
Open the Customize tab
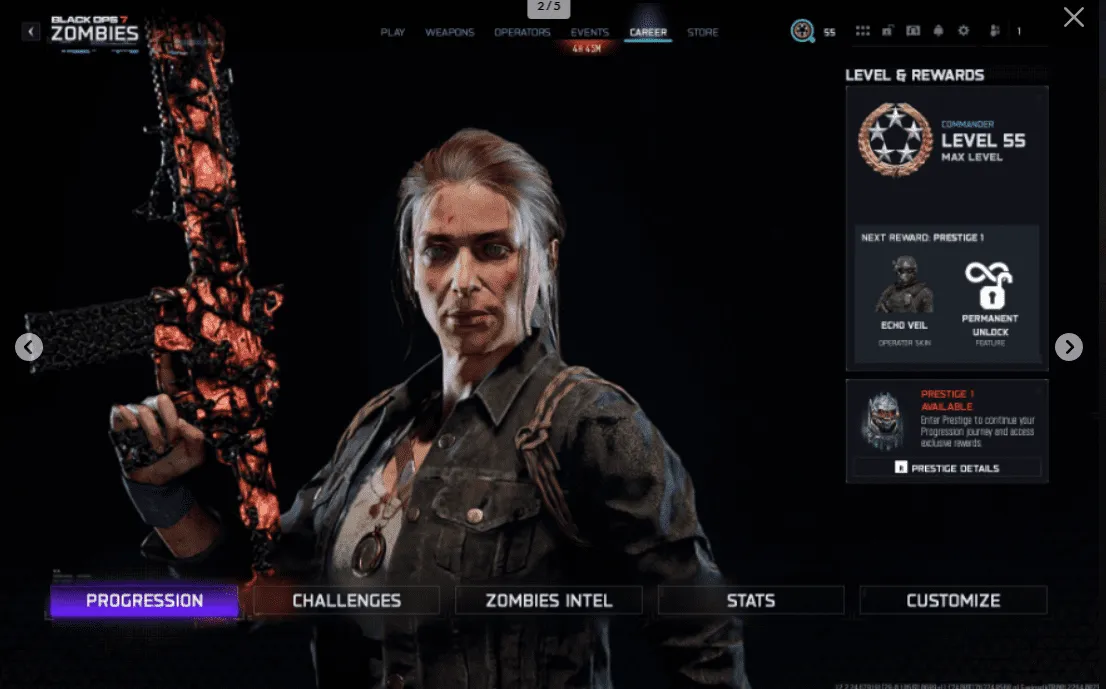[953, 601]
